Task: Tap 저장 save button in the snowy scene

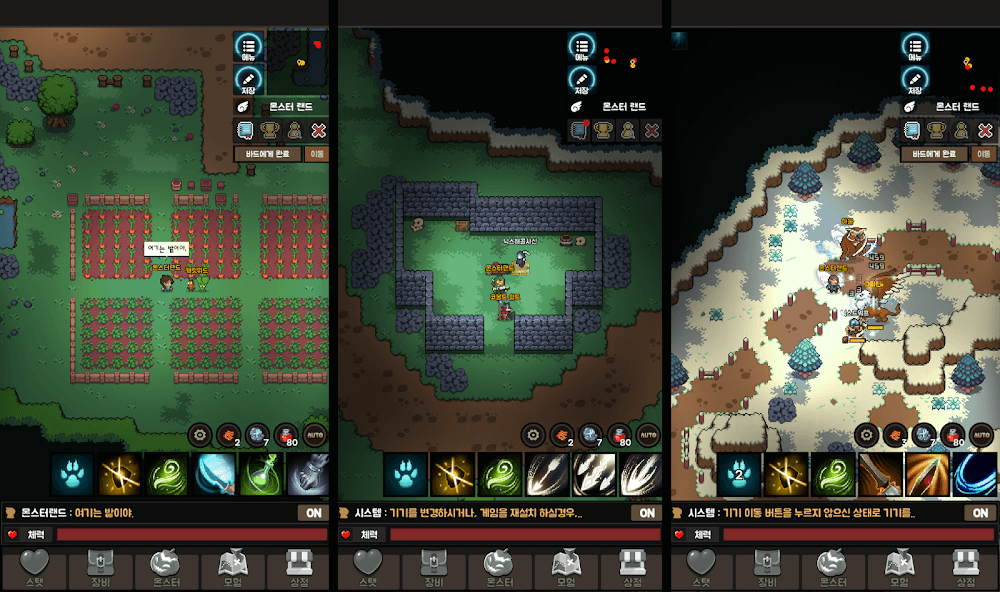Action: tap(914, 81)
